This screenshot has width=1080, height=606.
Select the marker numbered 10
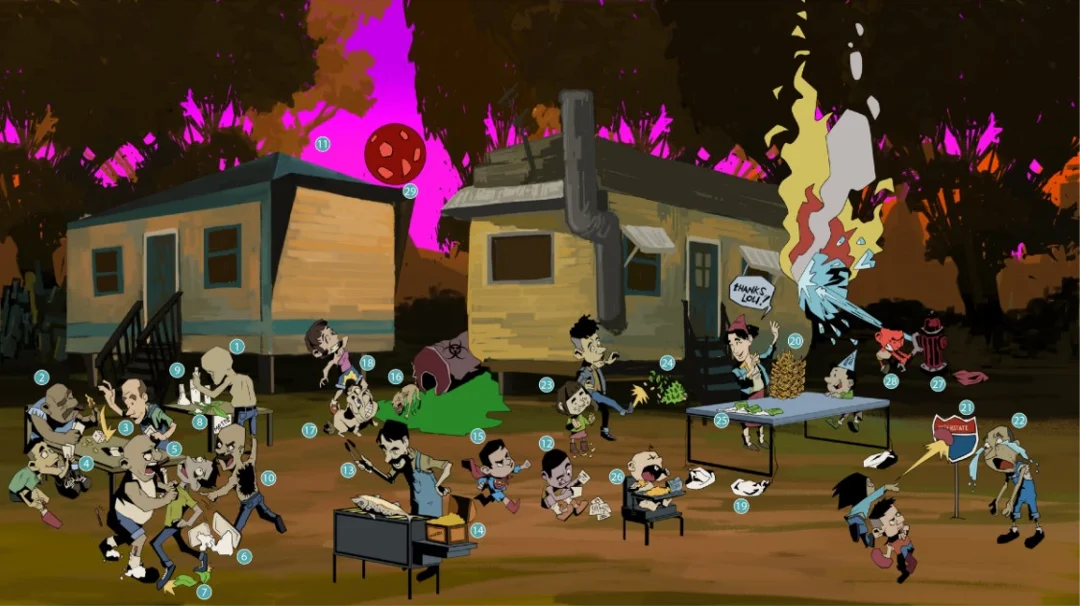268,478
